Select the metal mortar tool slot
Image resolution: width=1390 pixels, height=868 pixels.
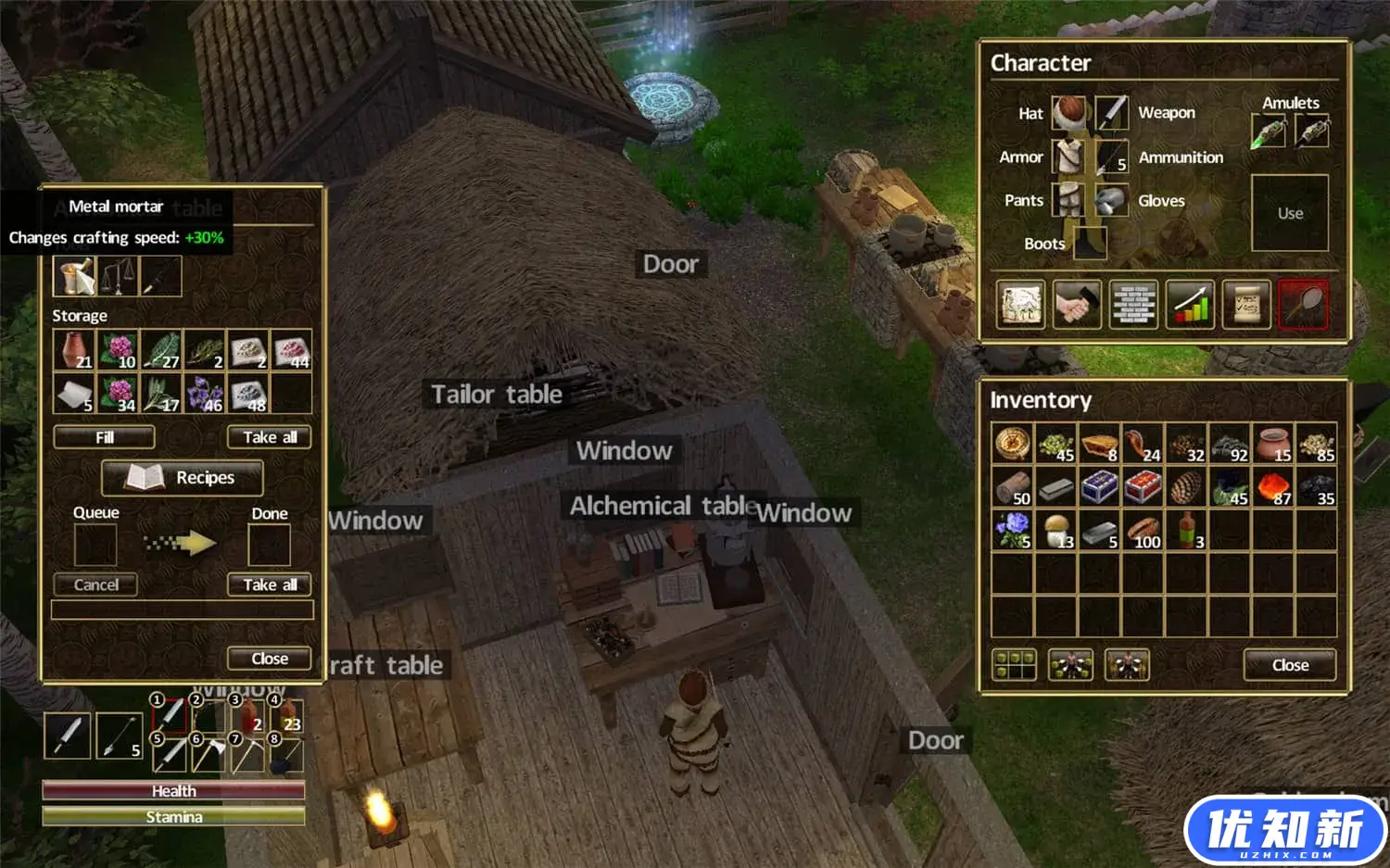[x=74, y=276]
